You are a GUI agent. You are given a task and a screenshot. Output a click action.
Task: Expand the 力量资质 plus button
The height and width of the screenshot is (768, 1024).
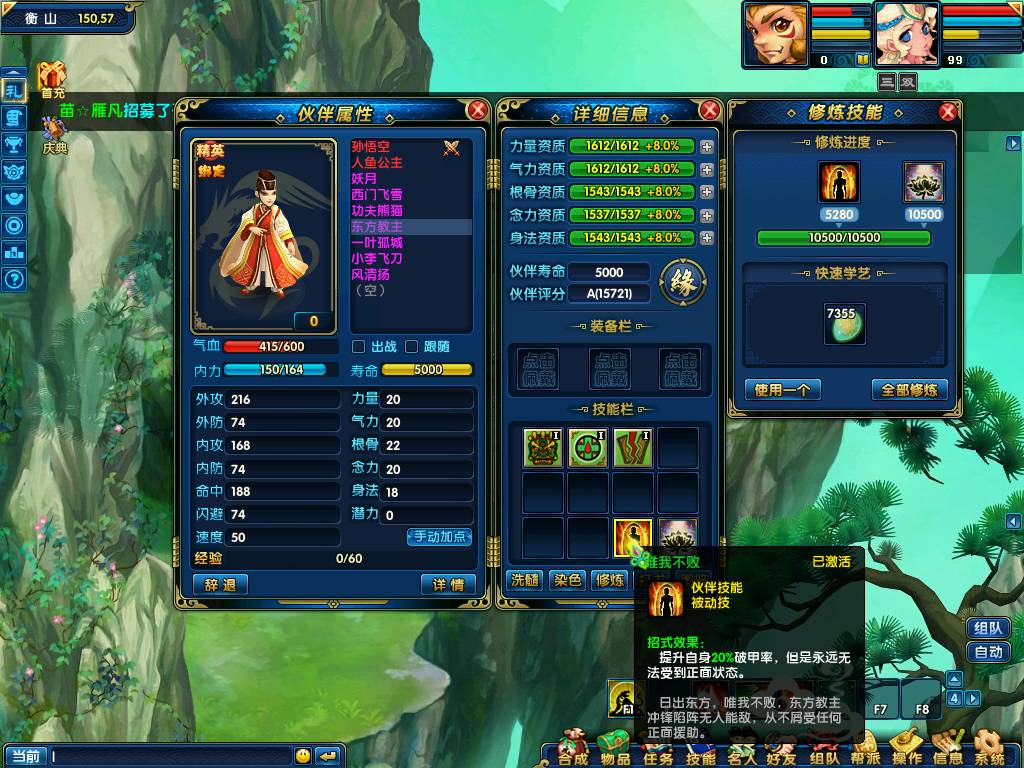coord(707,146)
